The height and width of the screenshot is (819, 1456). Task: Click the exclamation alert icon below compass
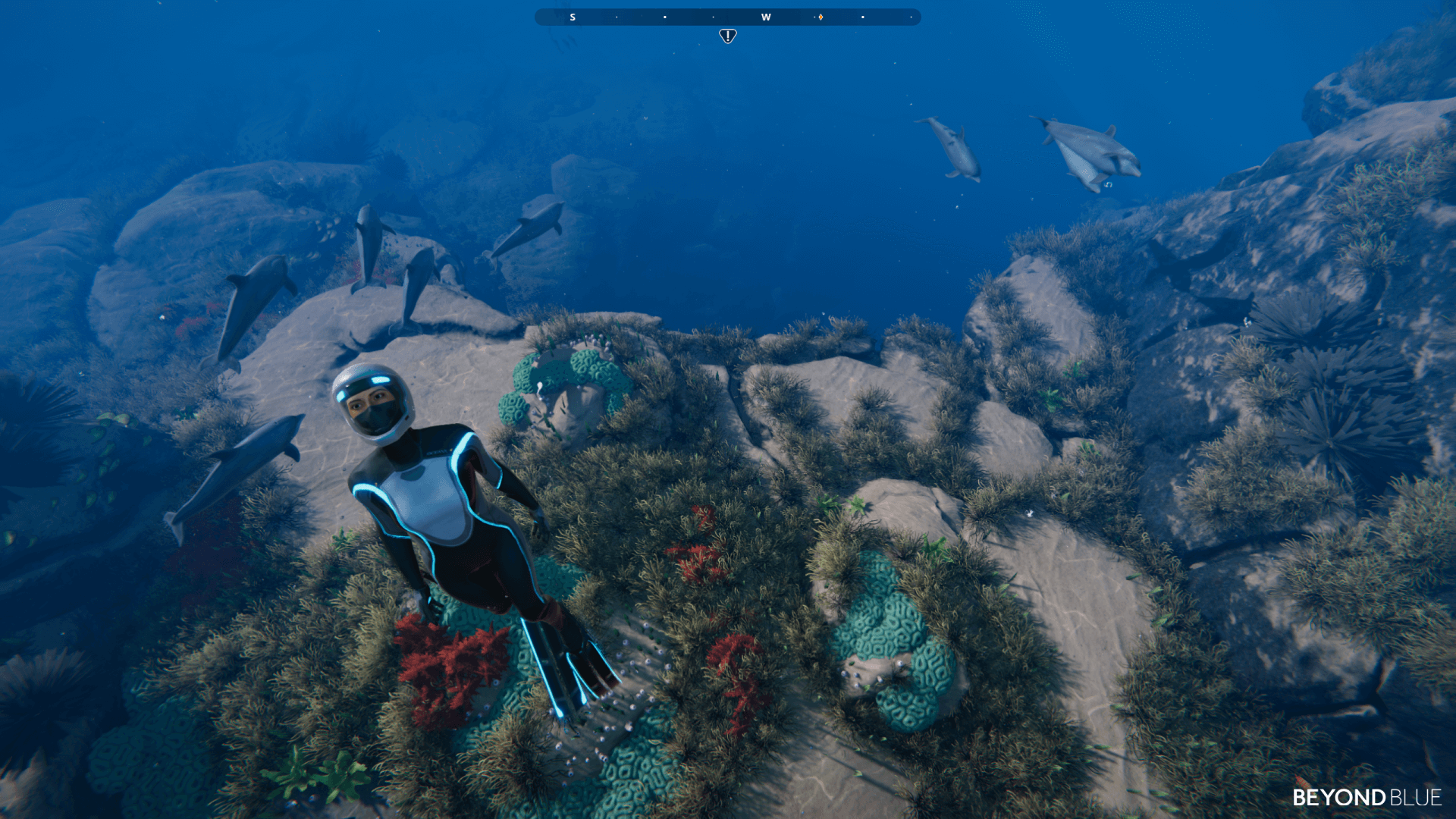[x=727, y=36]
